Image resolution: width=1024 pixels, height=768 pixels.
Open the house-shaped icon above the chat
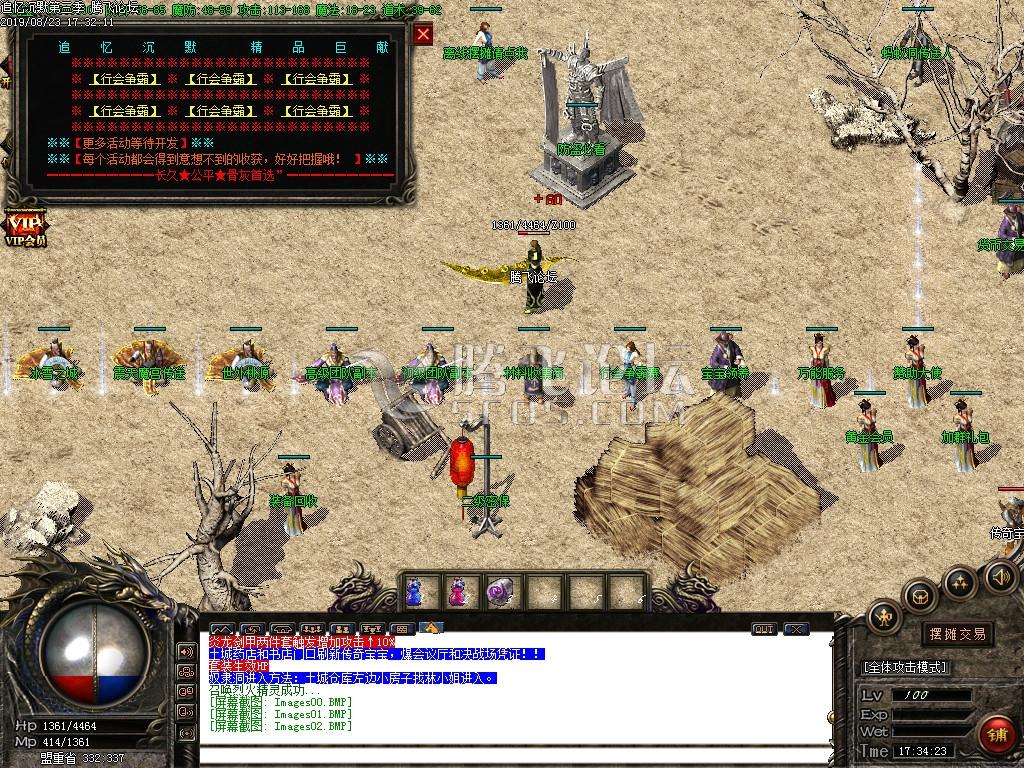pyautogui.click(x=431, y=628)
